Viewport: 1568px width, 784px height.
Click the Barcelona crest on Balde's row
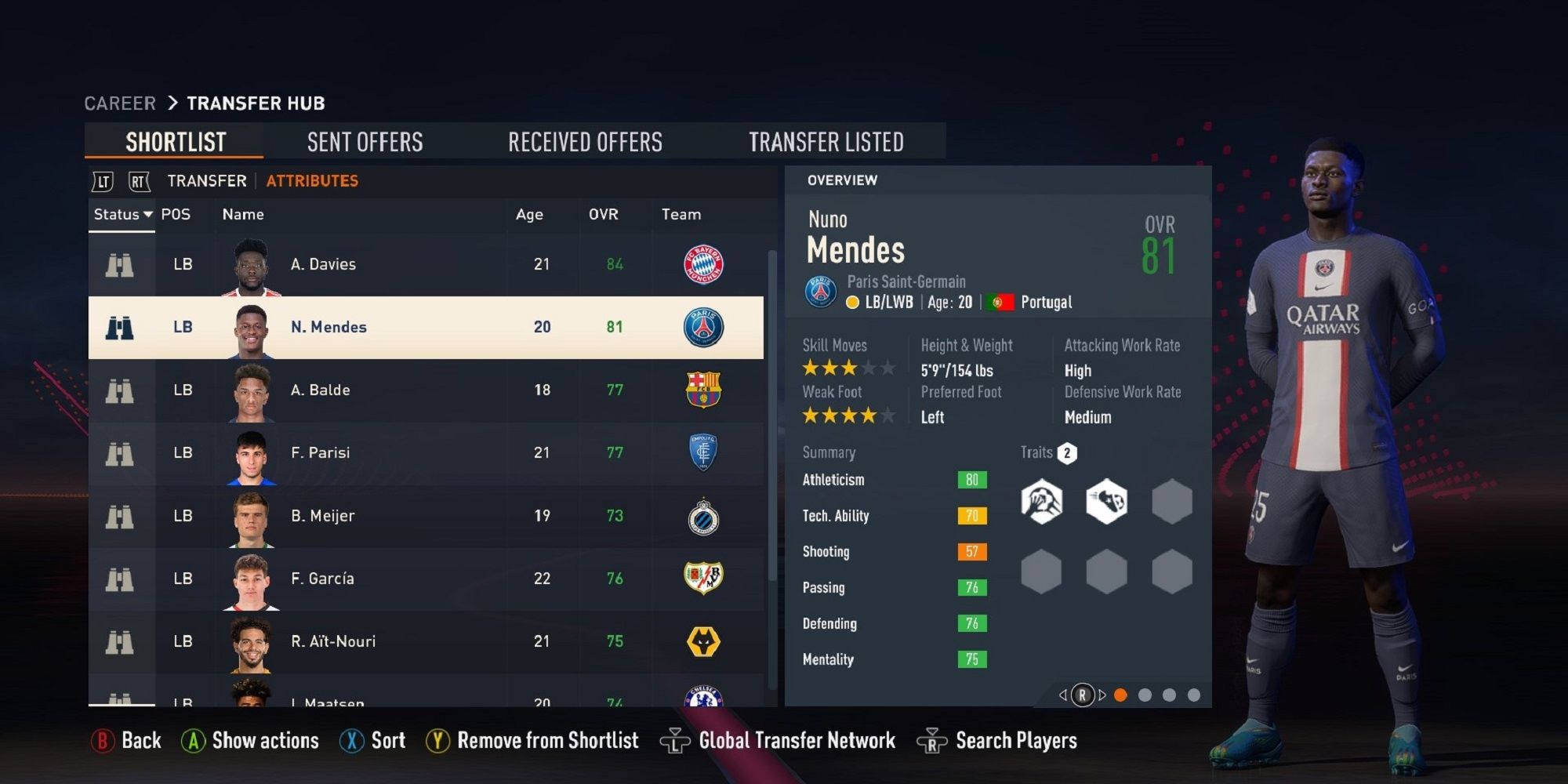pyautogui.click(x=703, y=390)
